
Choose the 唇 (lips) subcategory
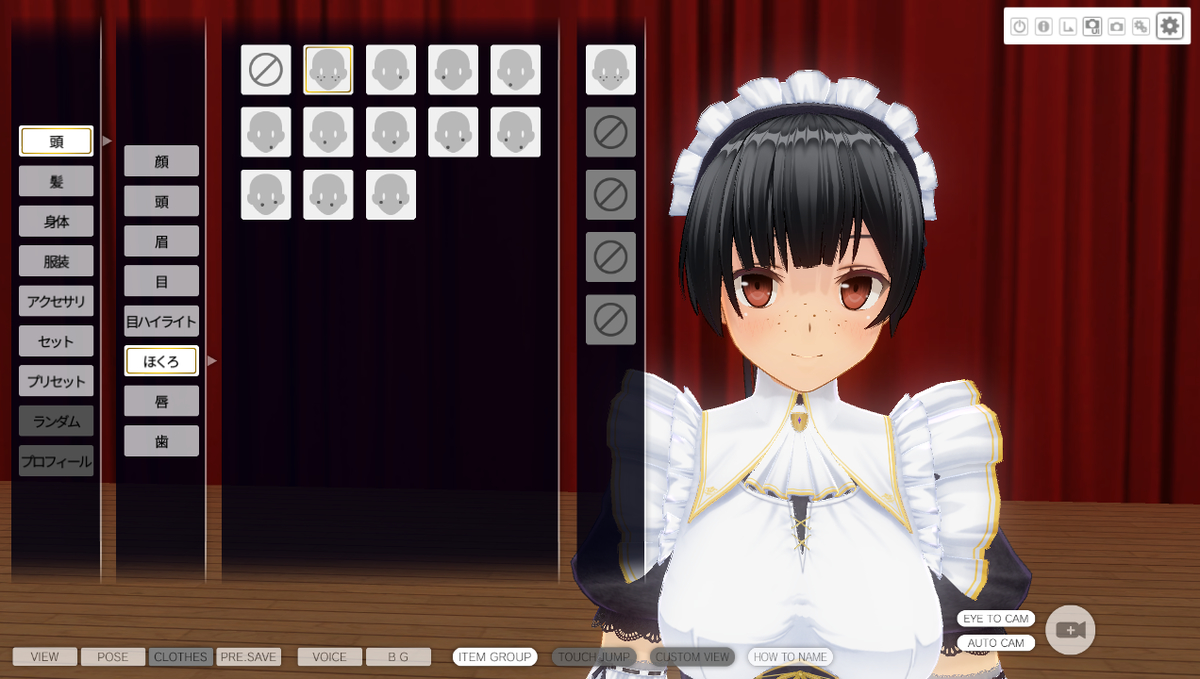161,401
